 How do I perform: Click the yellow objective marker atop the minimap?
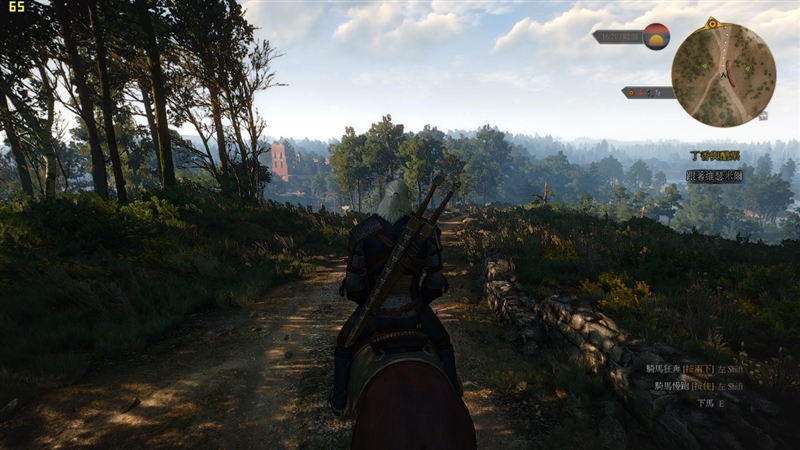click(x=711, y=22)
